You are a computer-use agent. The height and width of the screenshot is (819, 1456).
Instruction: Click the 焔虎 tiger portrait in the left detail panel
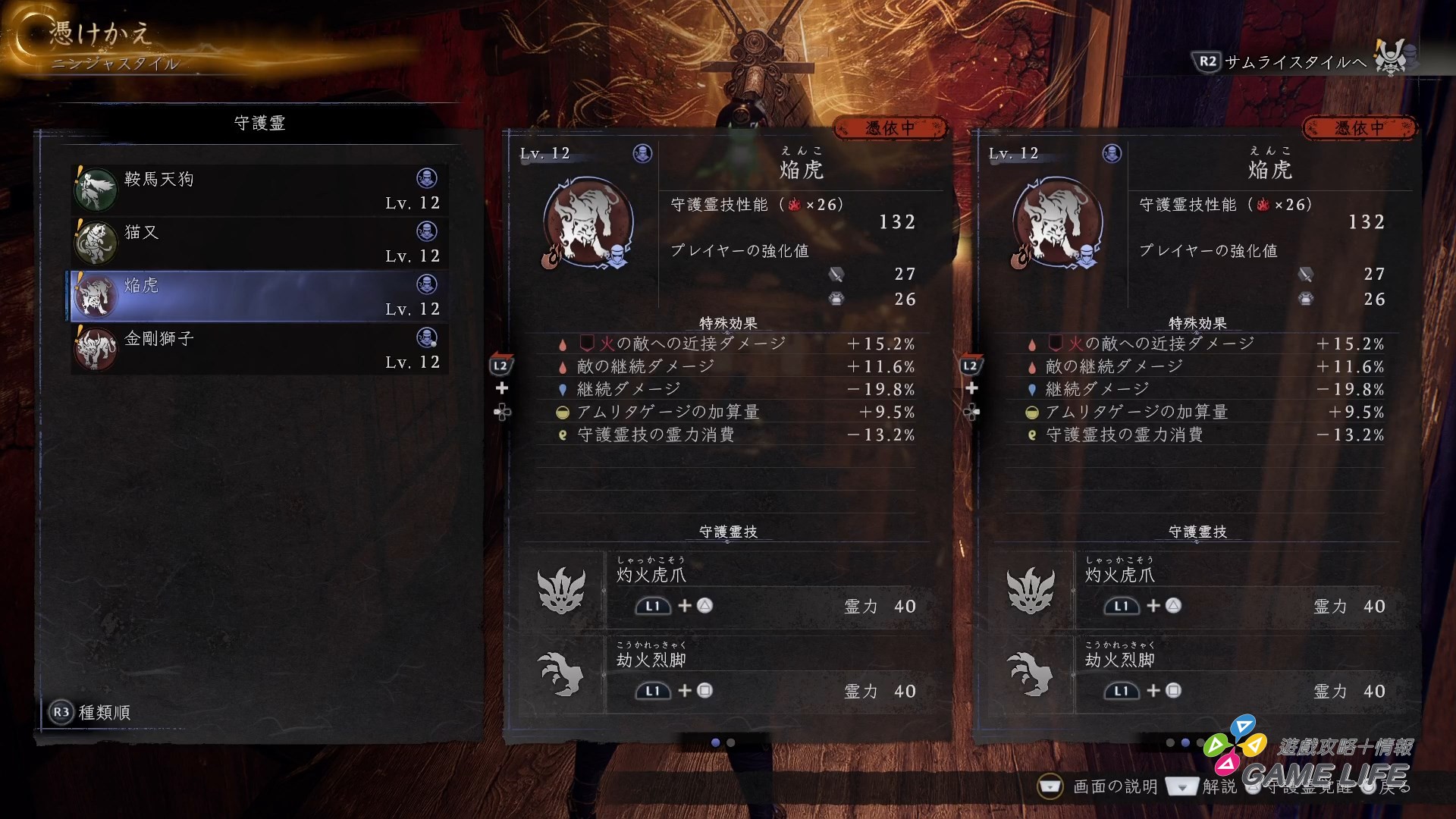590,224
